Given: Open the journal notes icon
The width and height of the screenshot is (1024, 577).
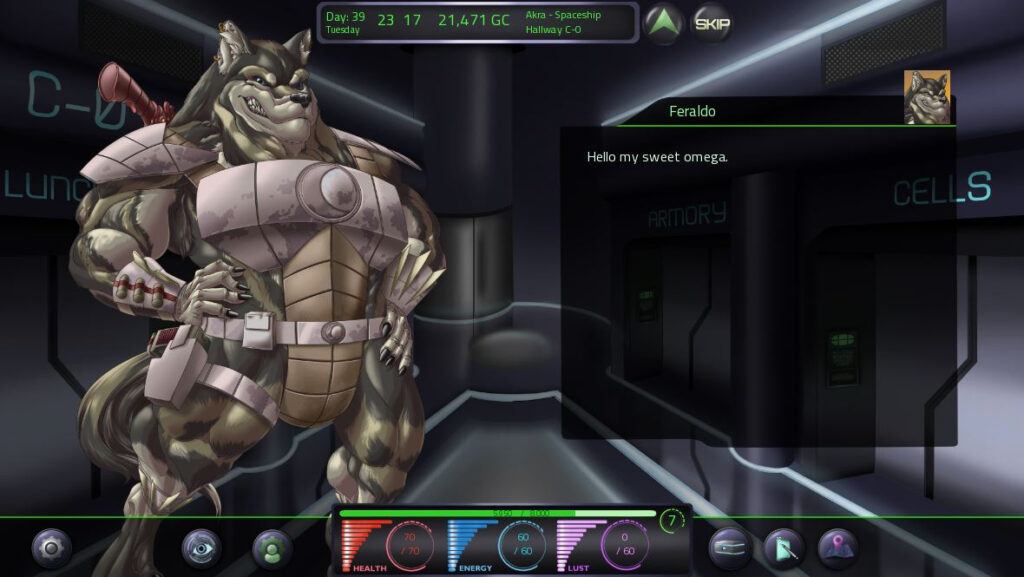Looking at the screenshot, I should pyautogui.click(x=784, y=548).
